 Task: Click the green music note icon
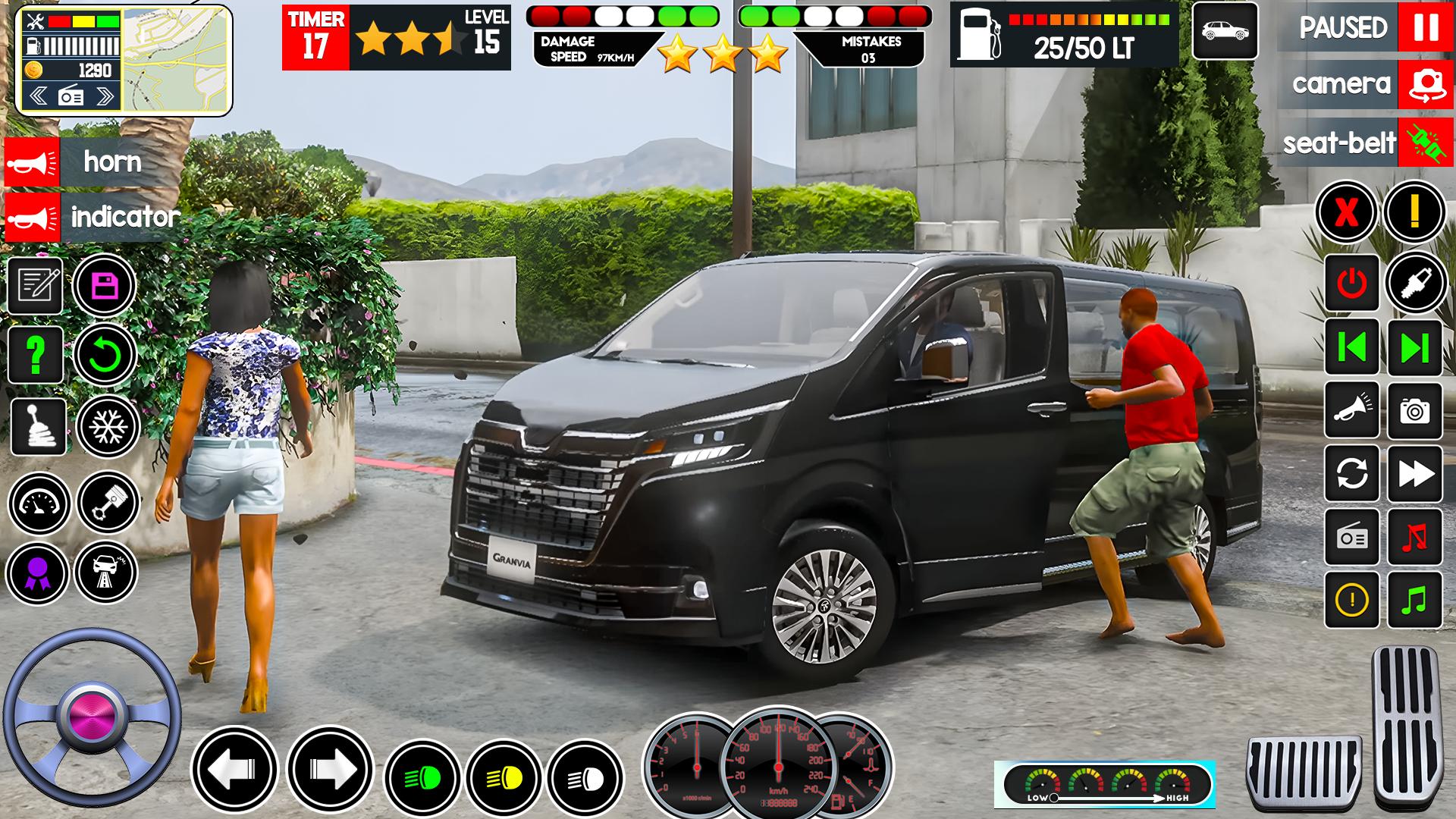[1414, 600]
